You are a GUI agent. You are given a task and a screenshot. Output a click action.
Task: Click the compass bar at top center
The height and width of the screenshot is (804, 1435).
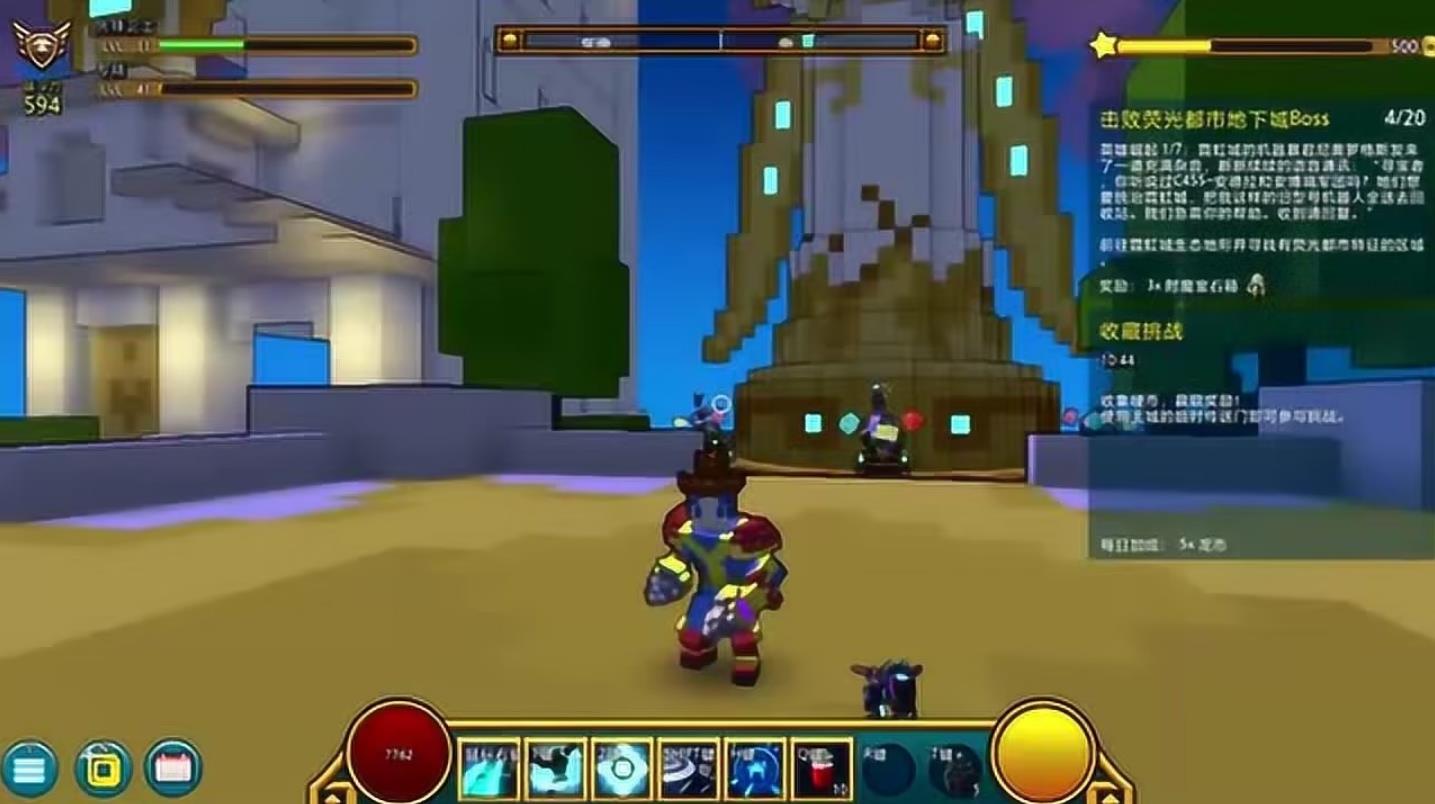(x=721, y=41)
